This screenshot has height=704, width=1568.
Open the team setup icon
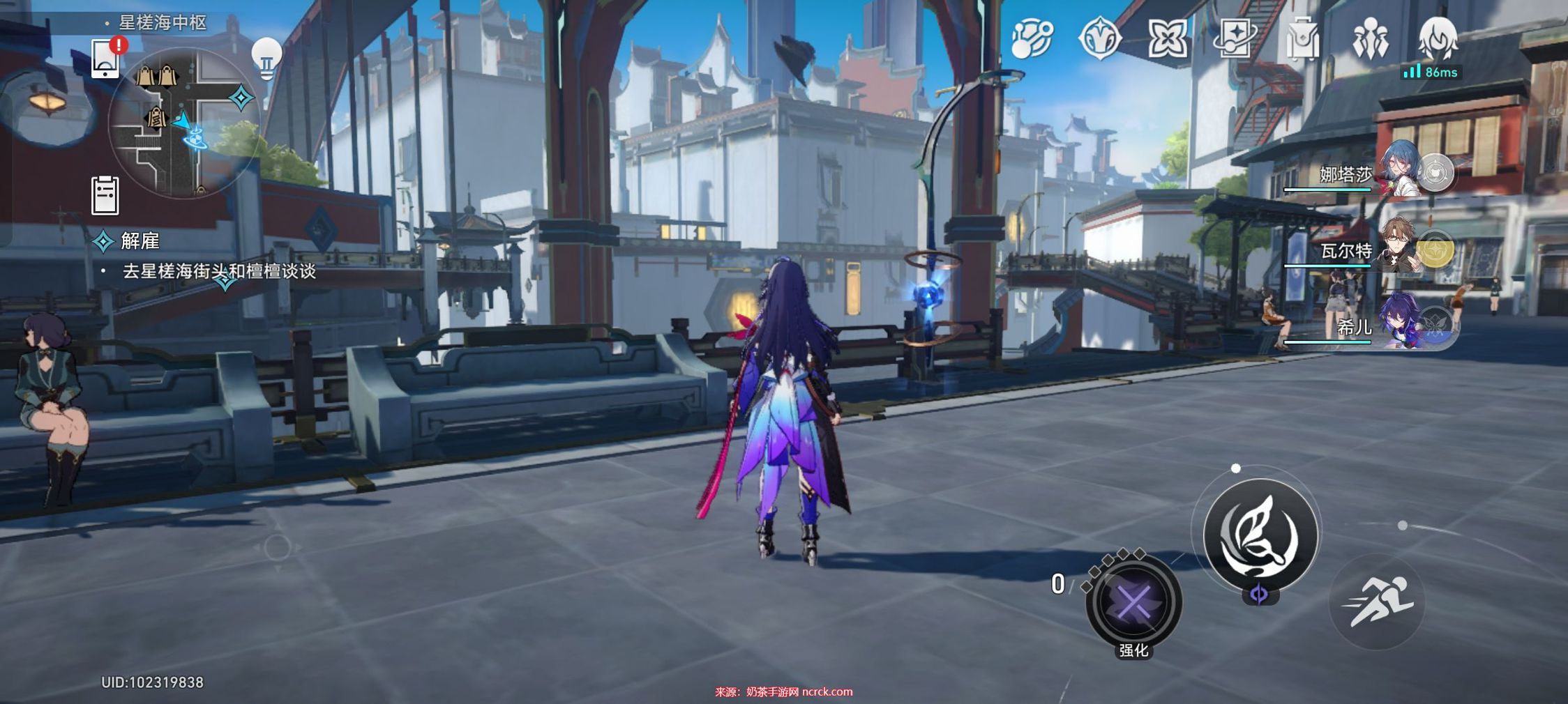pyautogui.click(x=1370, y=40)
